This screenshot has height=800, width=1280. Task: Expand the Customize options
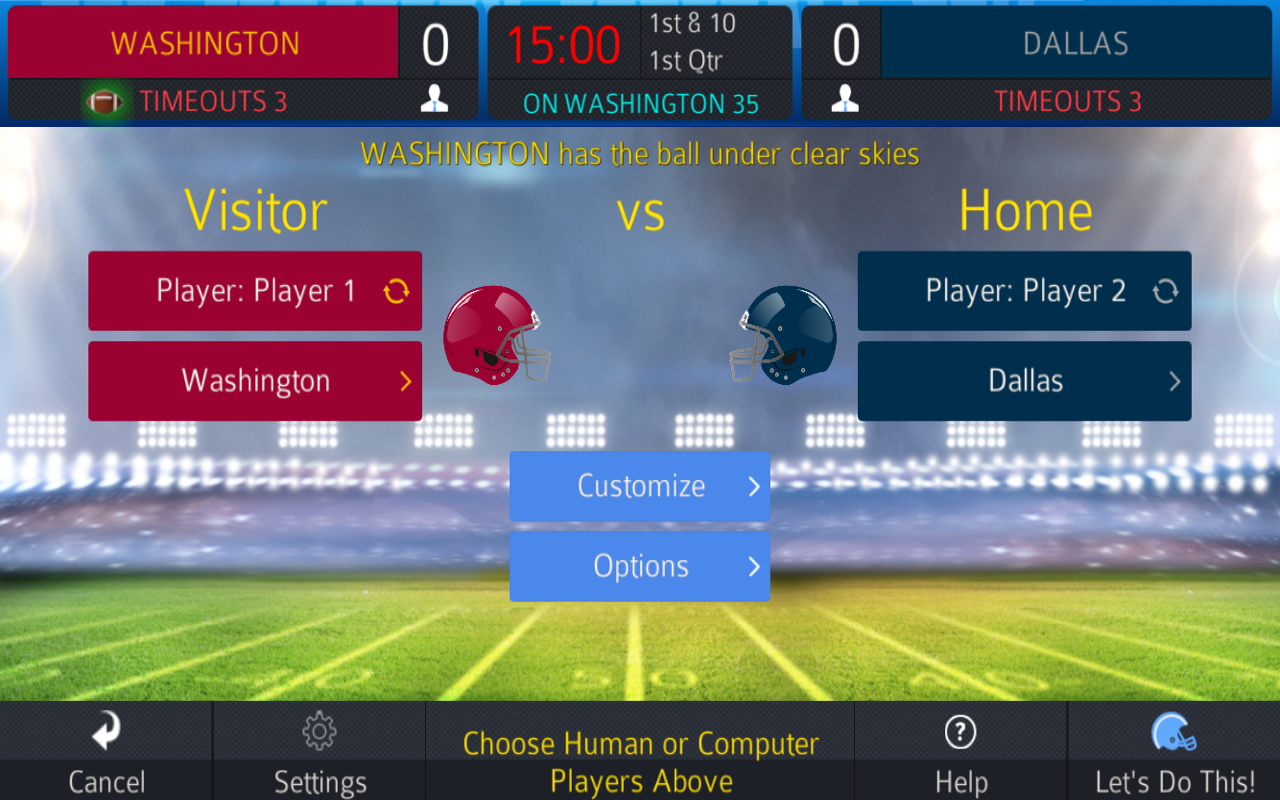point(640,486)
